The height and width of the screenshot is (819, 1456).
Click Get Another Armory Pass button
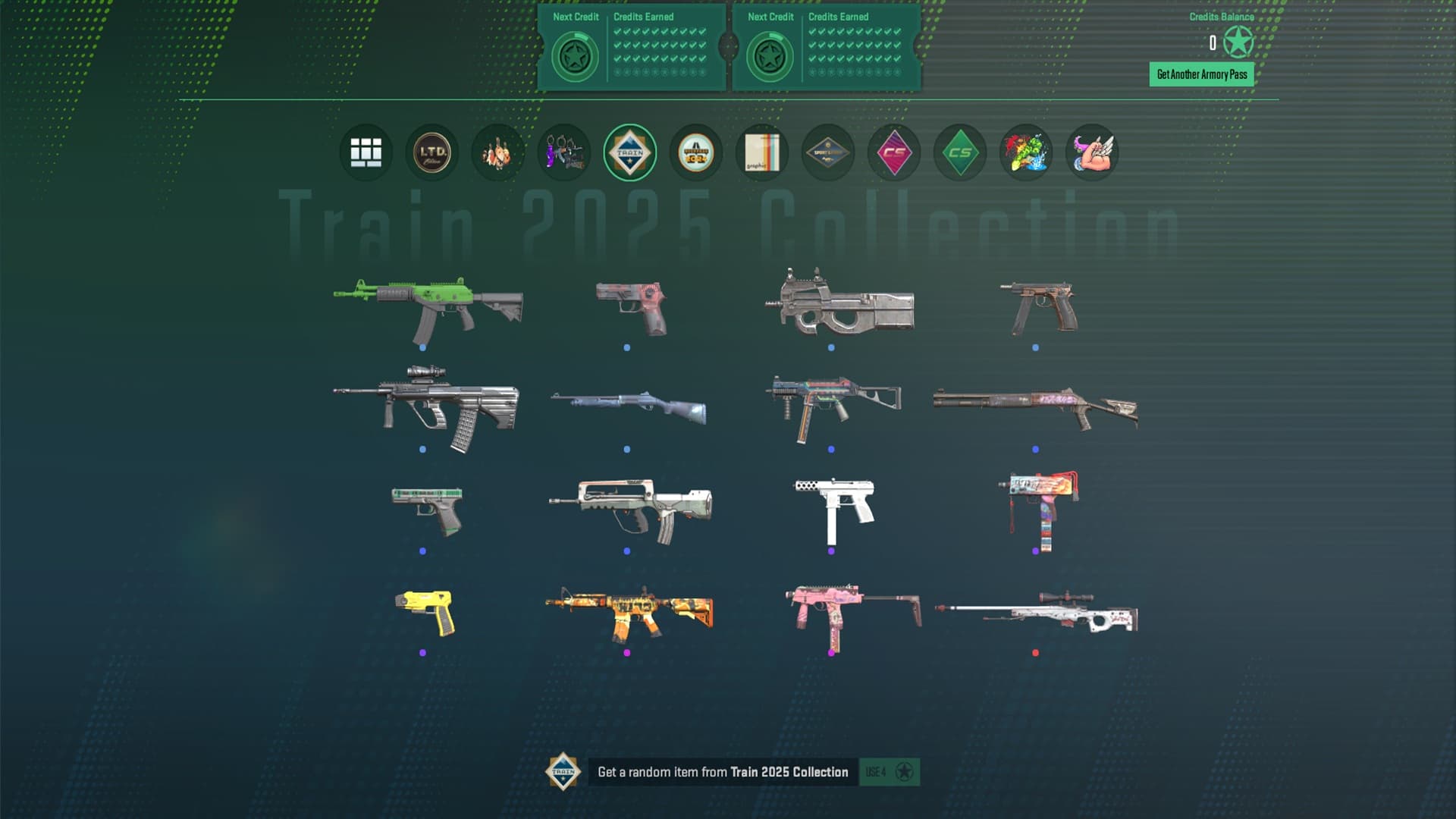tap(1201, 74)
